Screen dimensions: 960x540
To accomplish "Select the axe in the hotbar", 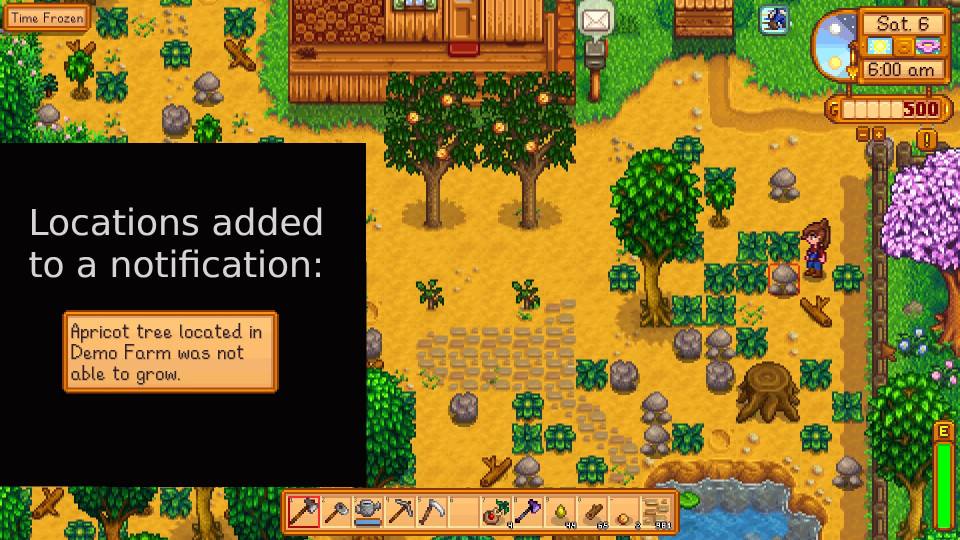I will [304, 512].
